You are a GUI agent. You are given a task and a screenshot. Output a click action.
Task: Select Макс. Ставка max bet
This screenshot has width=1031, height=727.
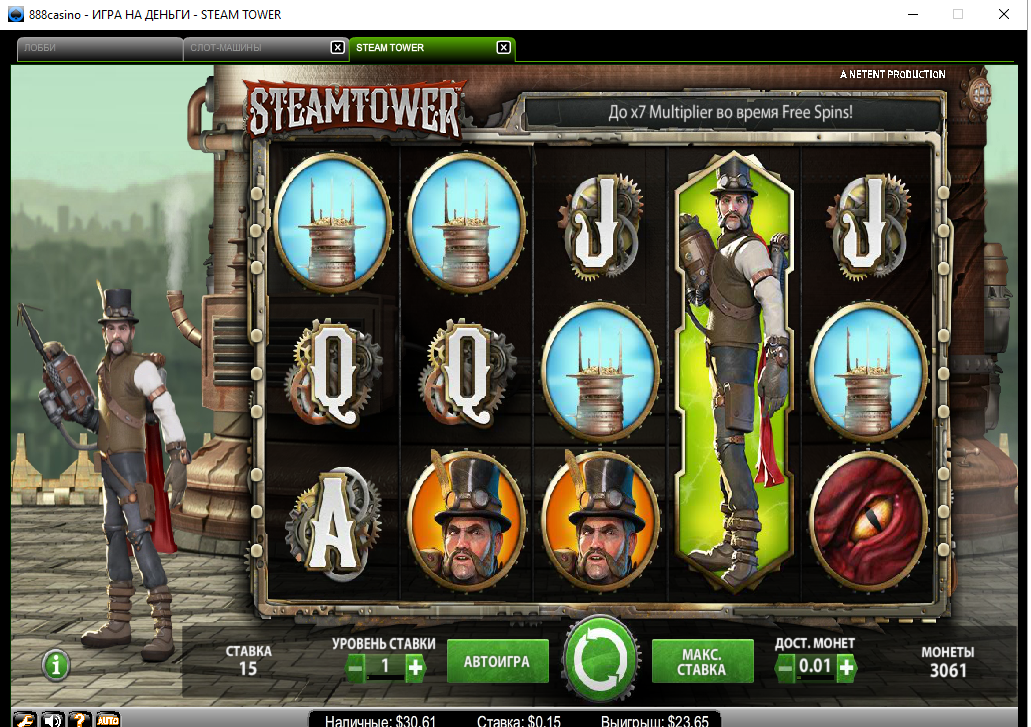click(x=701, y=662)
